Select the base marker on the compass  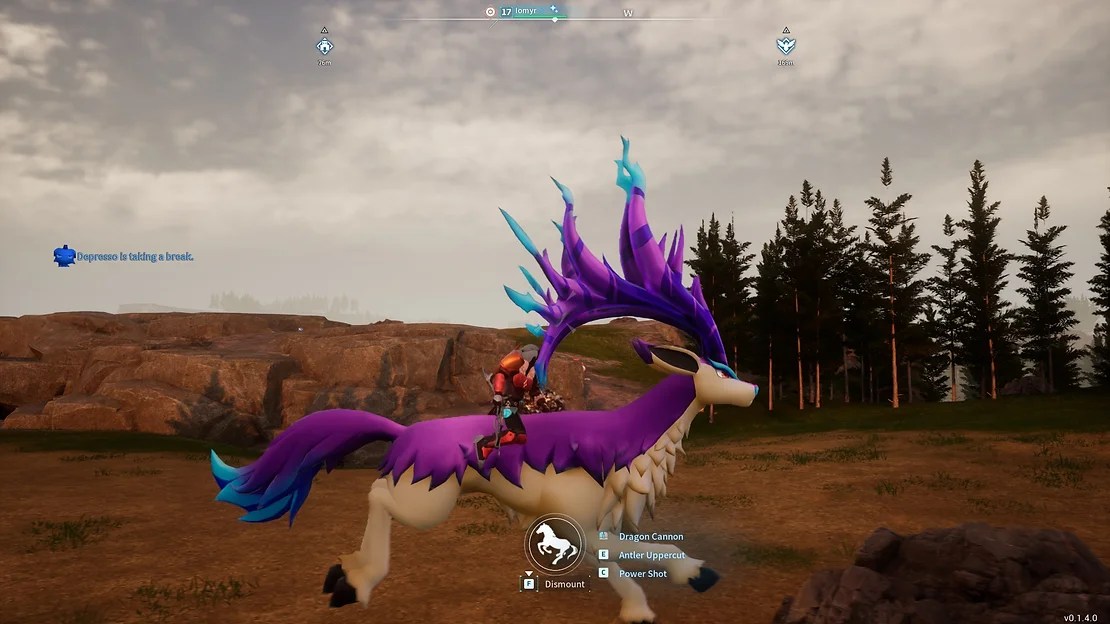pos(324,46)
